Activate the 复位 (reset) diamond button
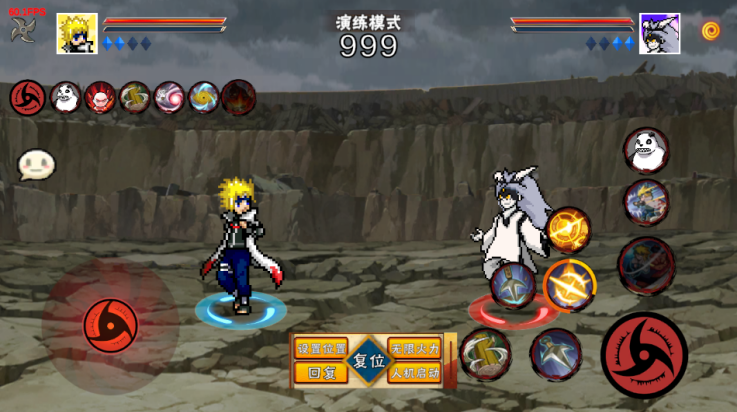This screenshot has width=737, height=412. click(x=369, y=361)
